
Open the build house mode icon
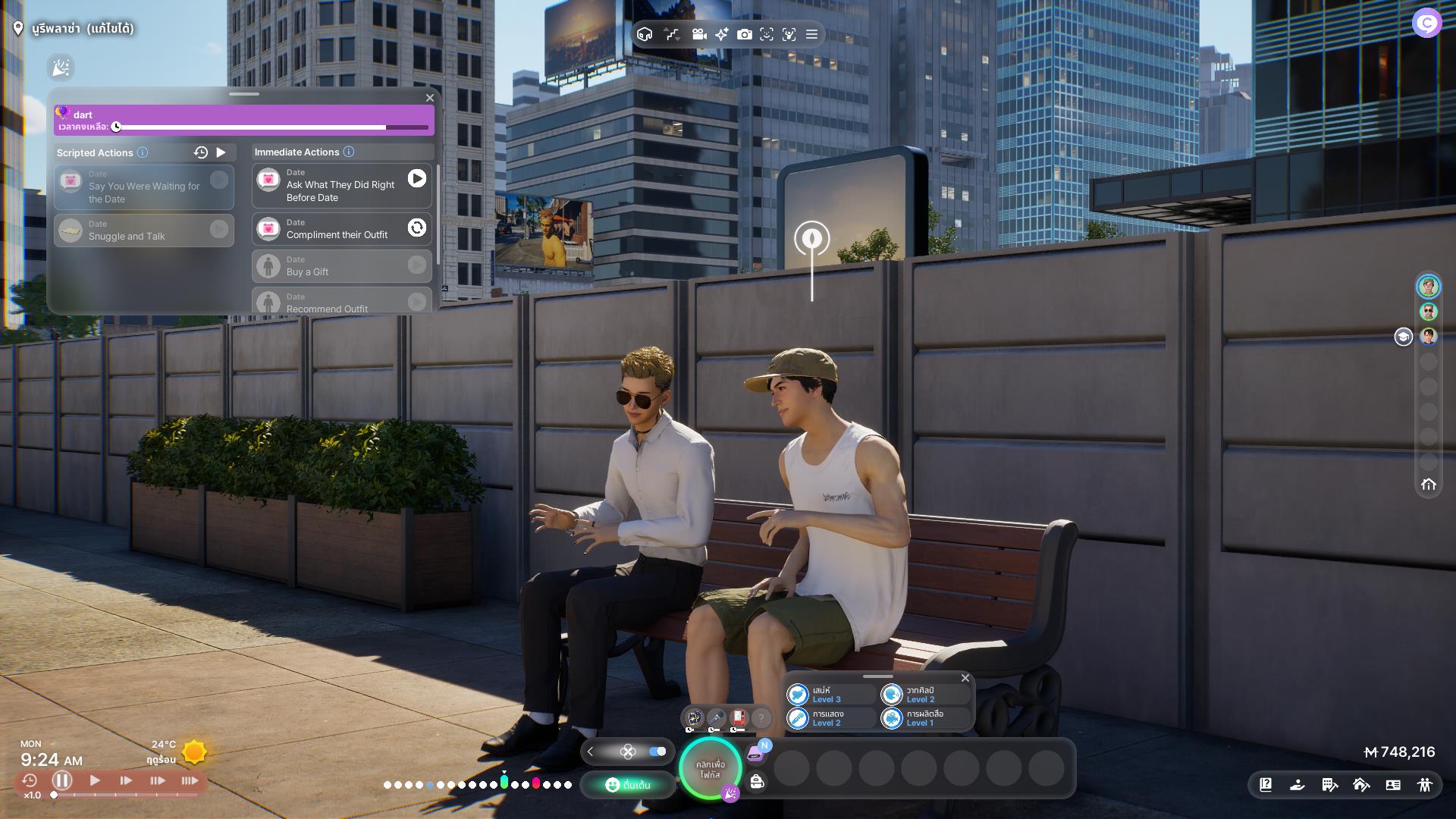[1361, 785]
